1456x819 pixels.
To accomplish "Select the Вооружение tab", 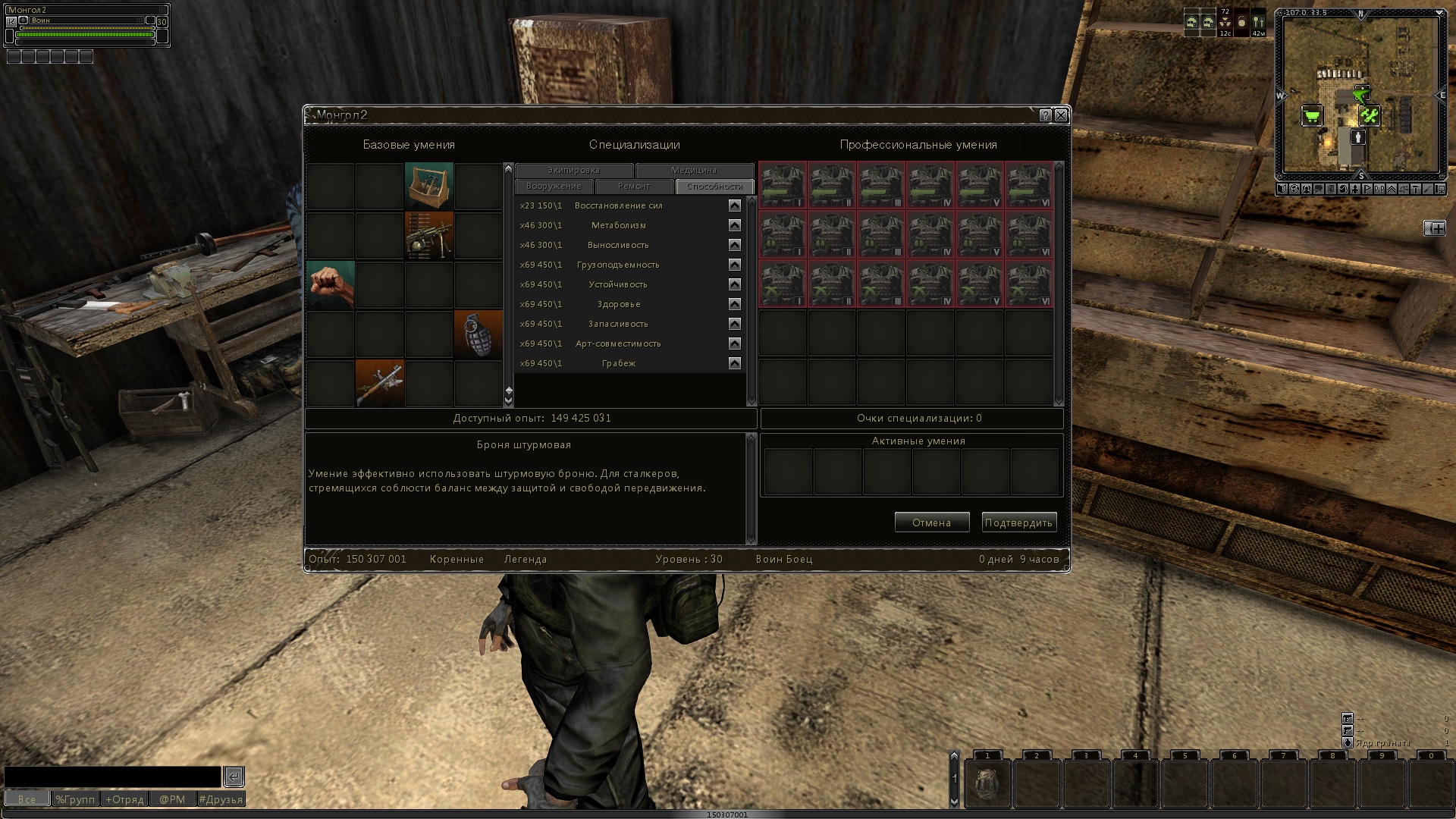I will tap(554, 187).
